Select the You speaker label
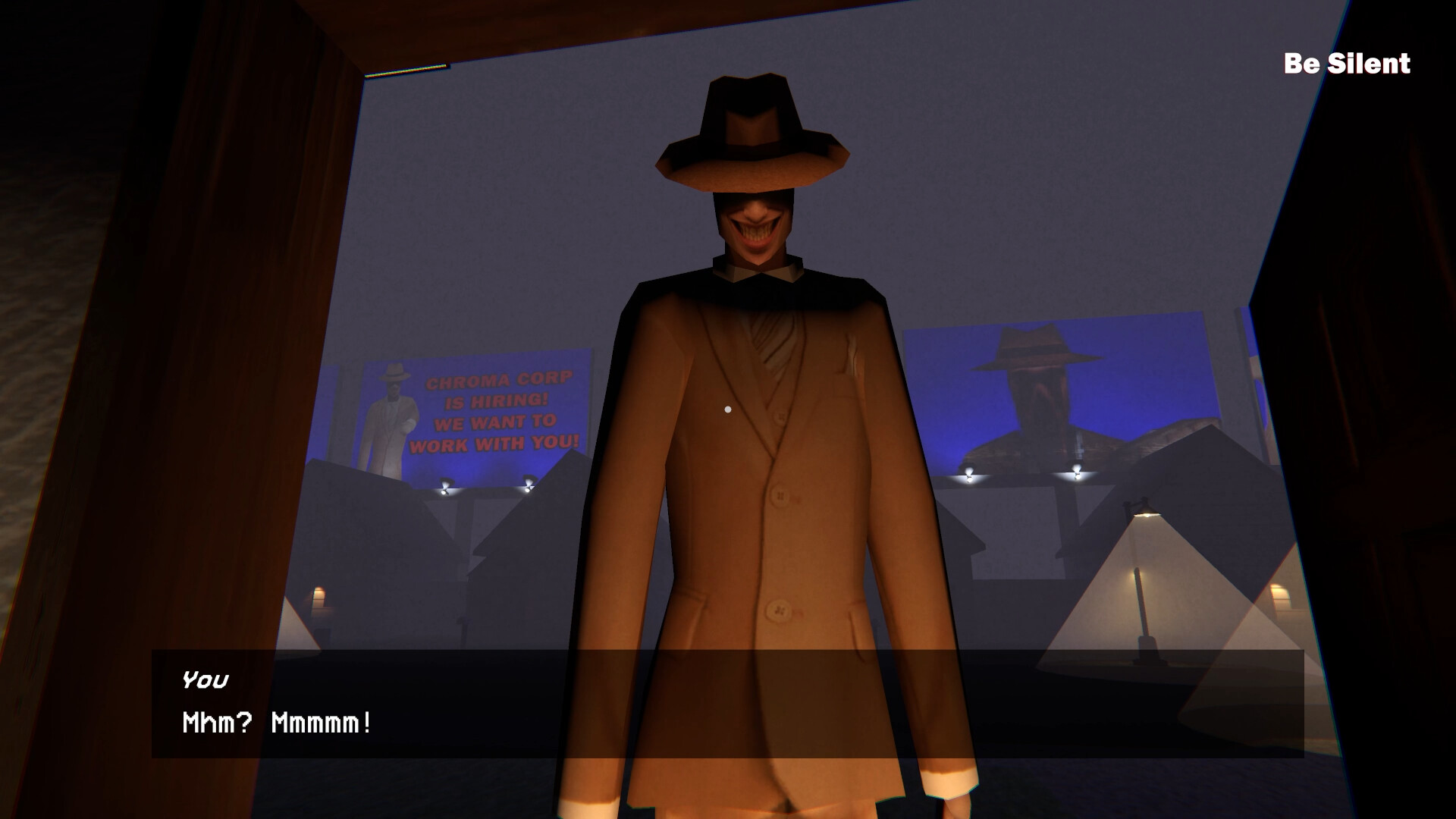The image size is (1456, 819). 205,680
